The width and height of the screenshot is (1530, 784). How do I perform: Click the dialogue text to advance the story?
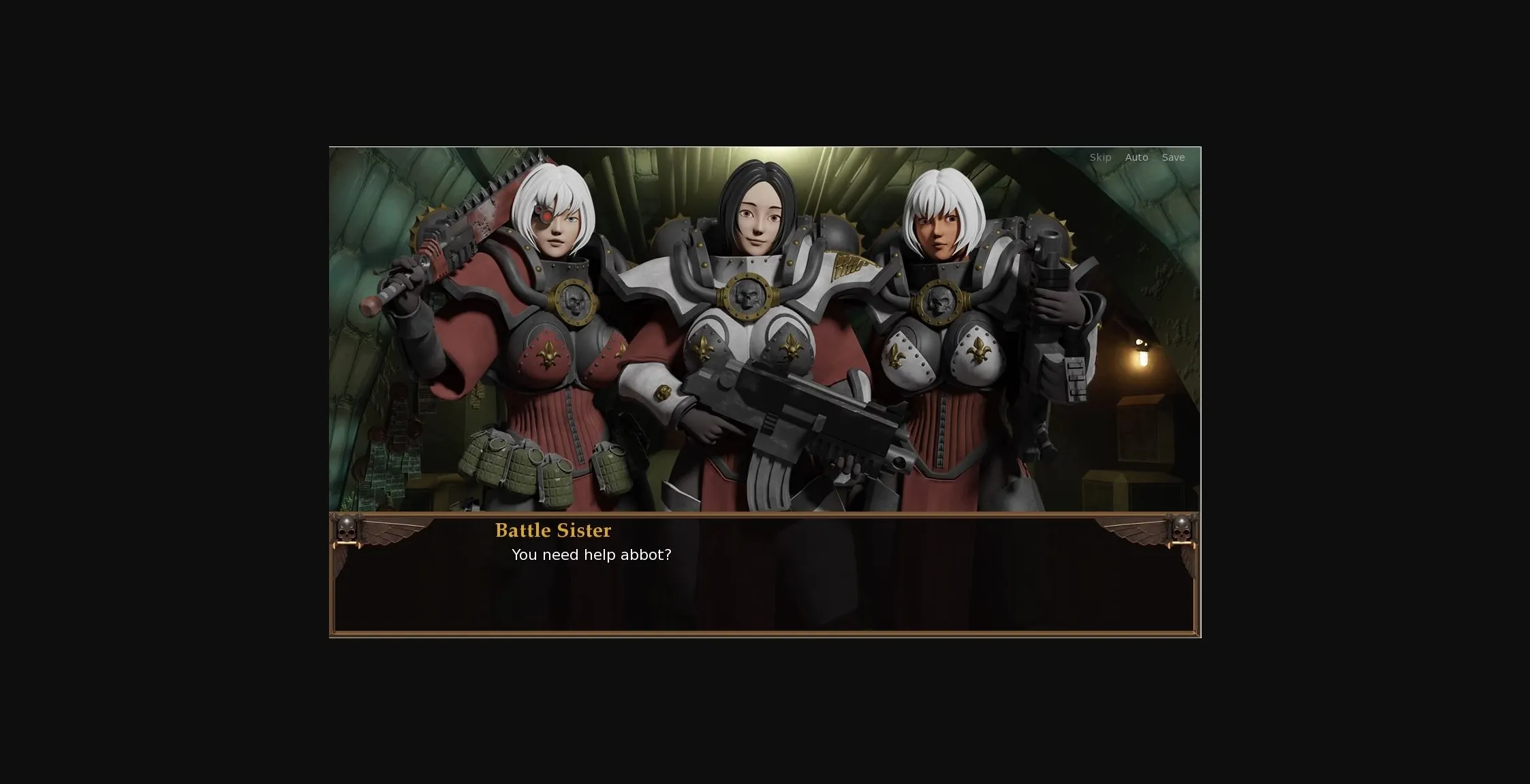click(591, 555)
